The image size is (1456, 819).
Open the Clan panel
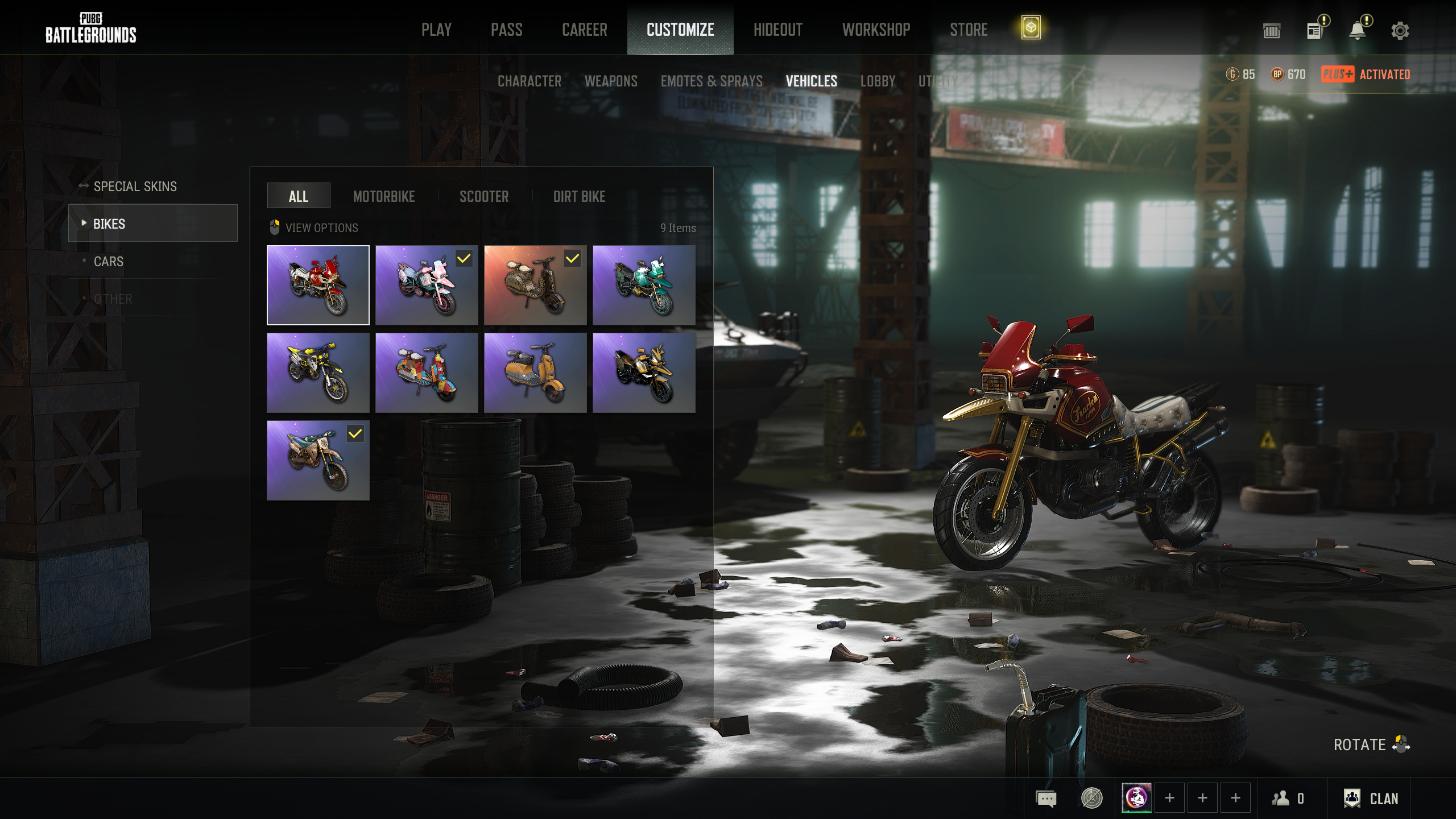pos(1371,799)
